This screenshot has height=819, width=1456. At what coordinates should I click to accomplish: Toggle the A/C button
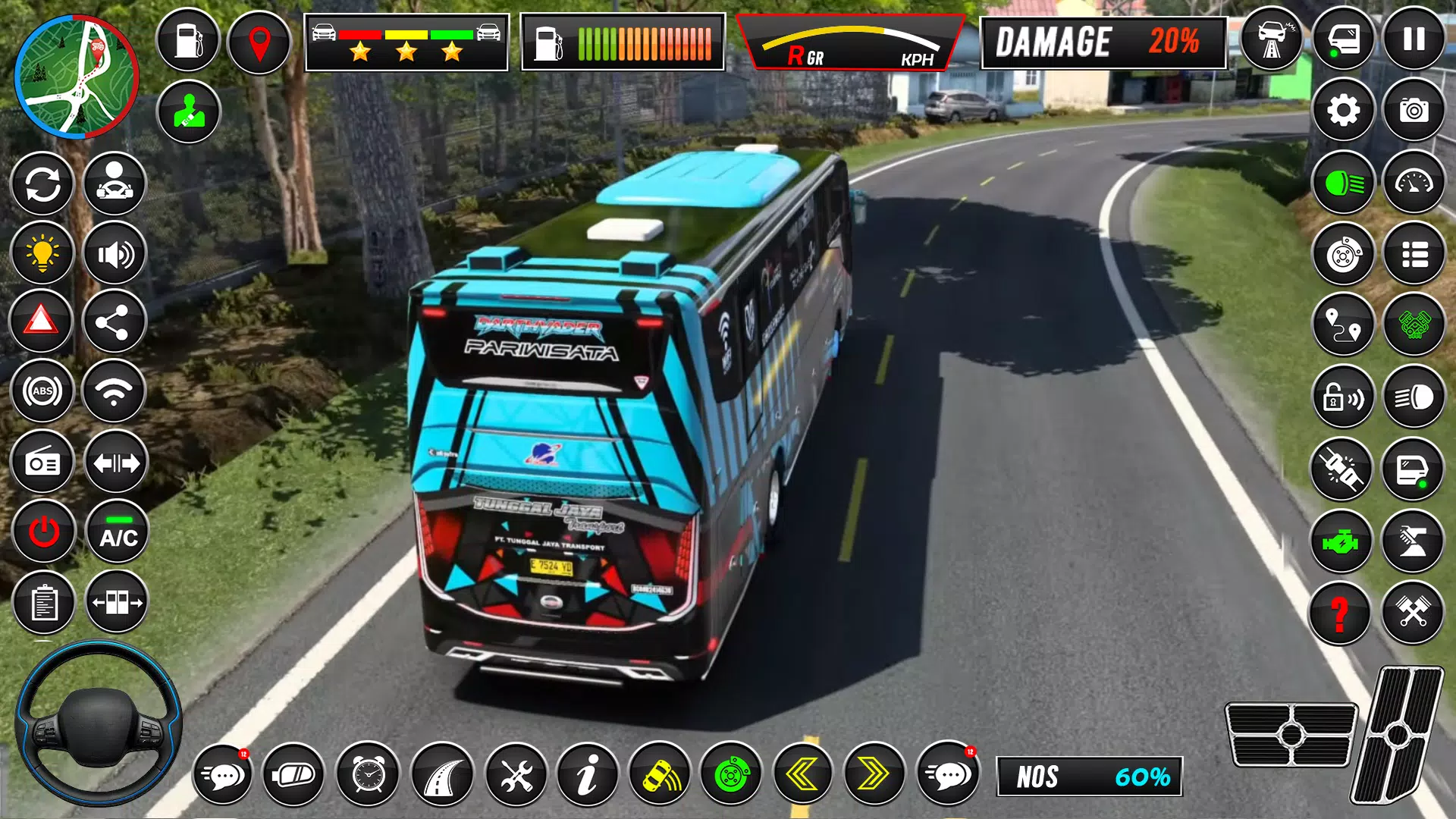[x=118, y=532]
